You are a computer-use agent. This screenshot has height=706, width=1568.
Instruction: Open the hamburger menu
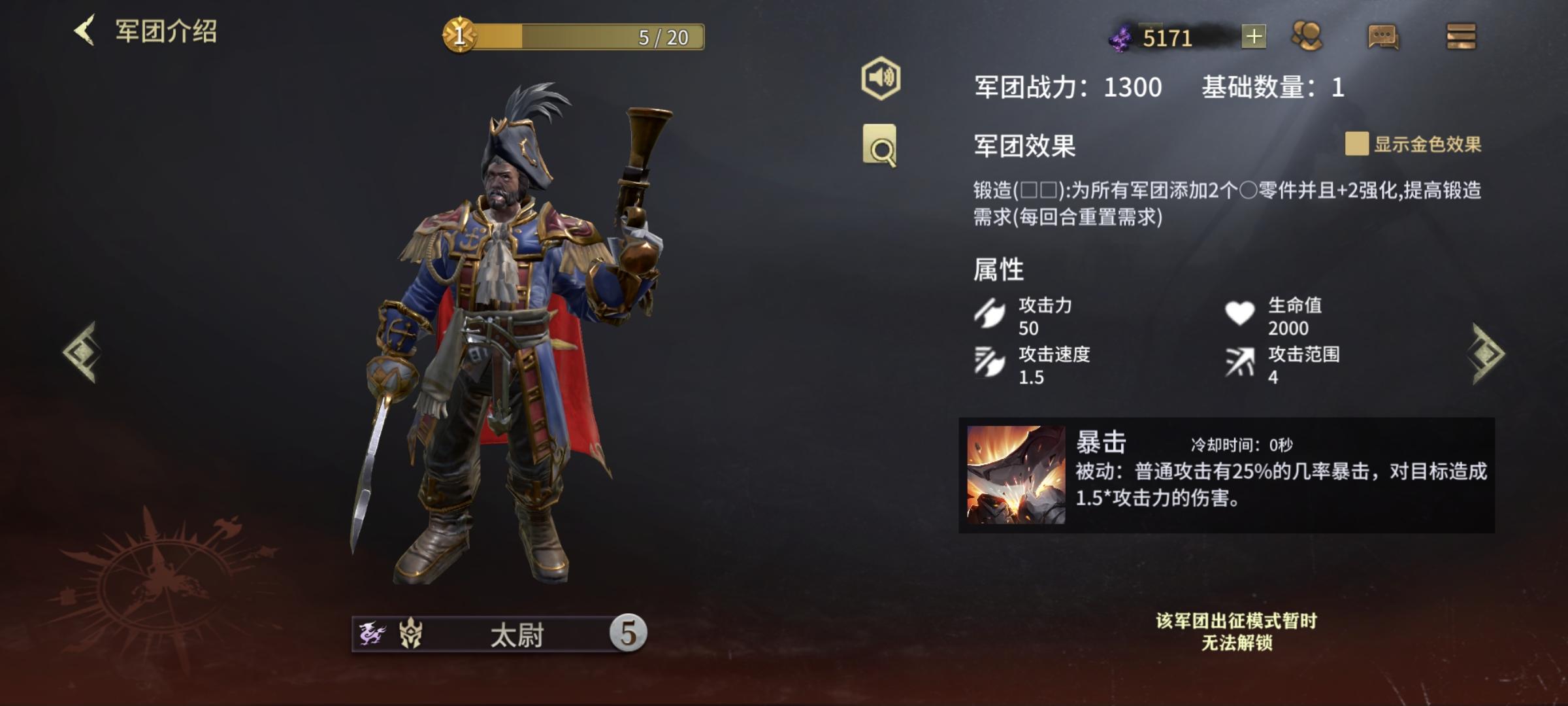pos(1461,37)
